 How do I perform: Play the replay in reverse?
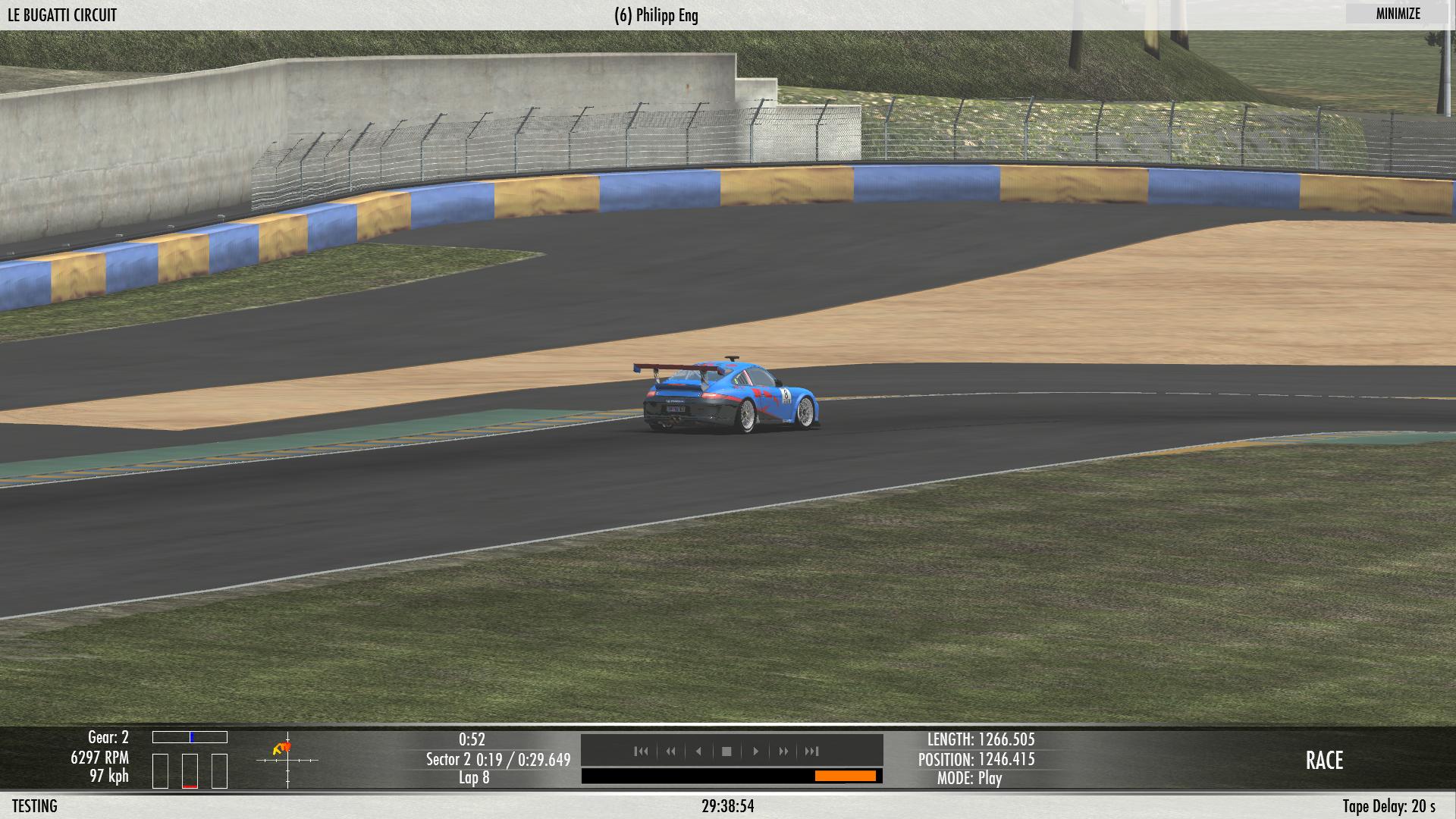pyautogui.click(x=698, y=752)
